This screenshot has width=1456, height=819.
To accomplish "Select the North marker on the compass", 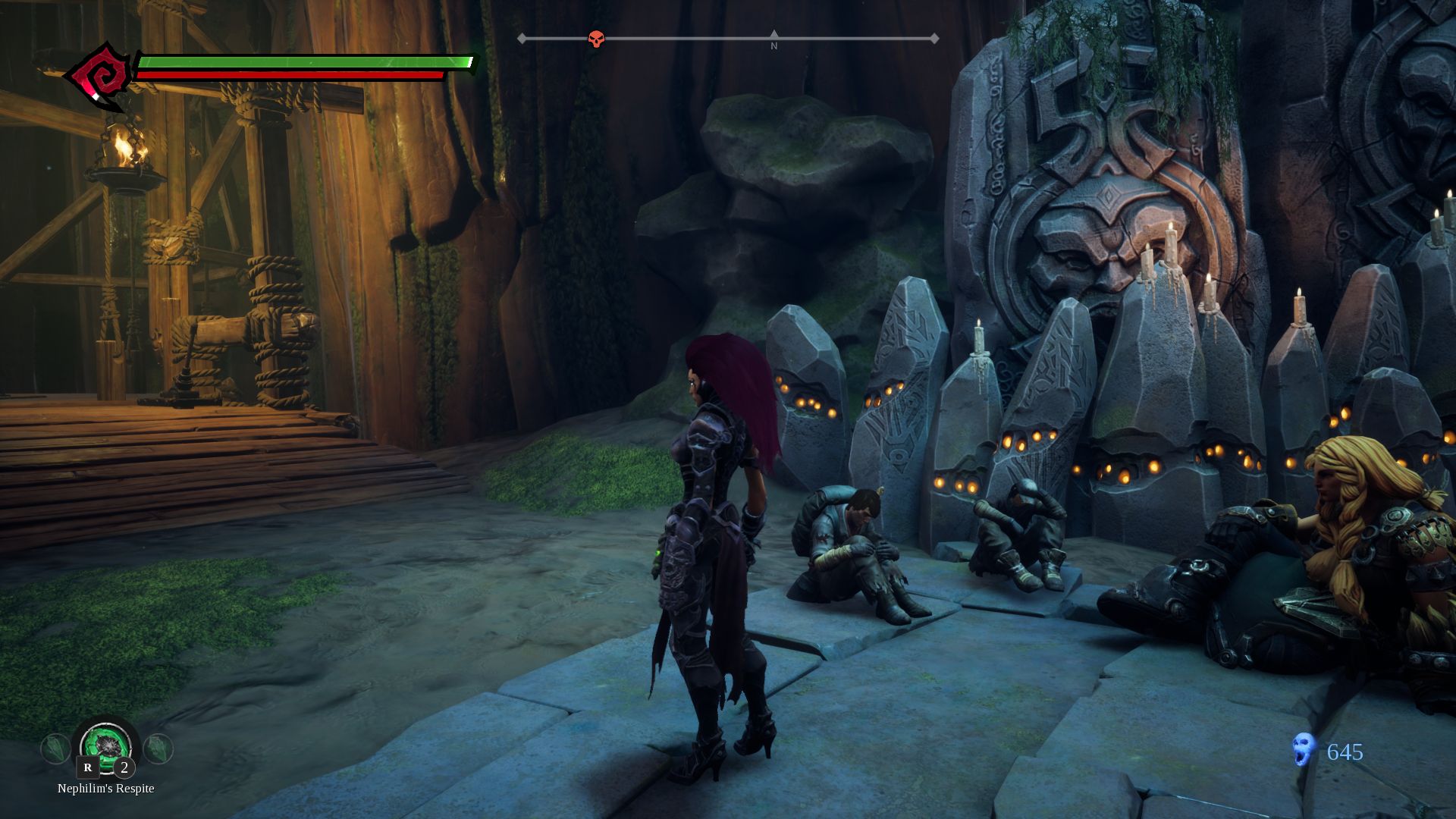I will (773, 39).
